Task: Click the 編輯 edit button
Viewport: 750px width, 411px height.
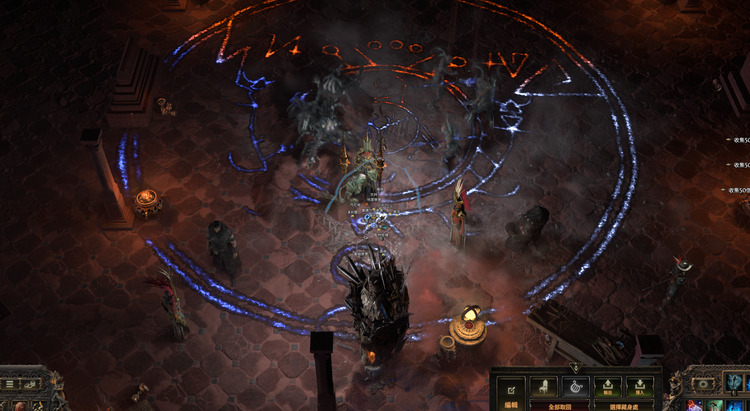Action: click(x=510, y=389)
